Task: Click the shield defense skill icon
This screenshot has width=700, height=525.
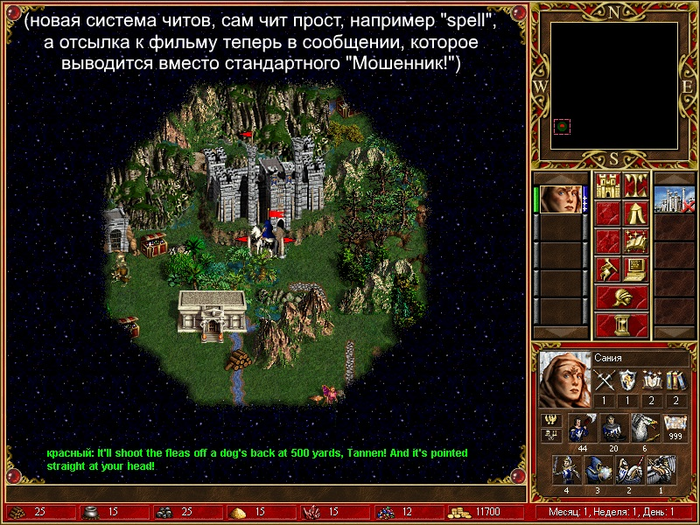Action: (x=628, y=379)
